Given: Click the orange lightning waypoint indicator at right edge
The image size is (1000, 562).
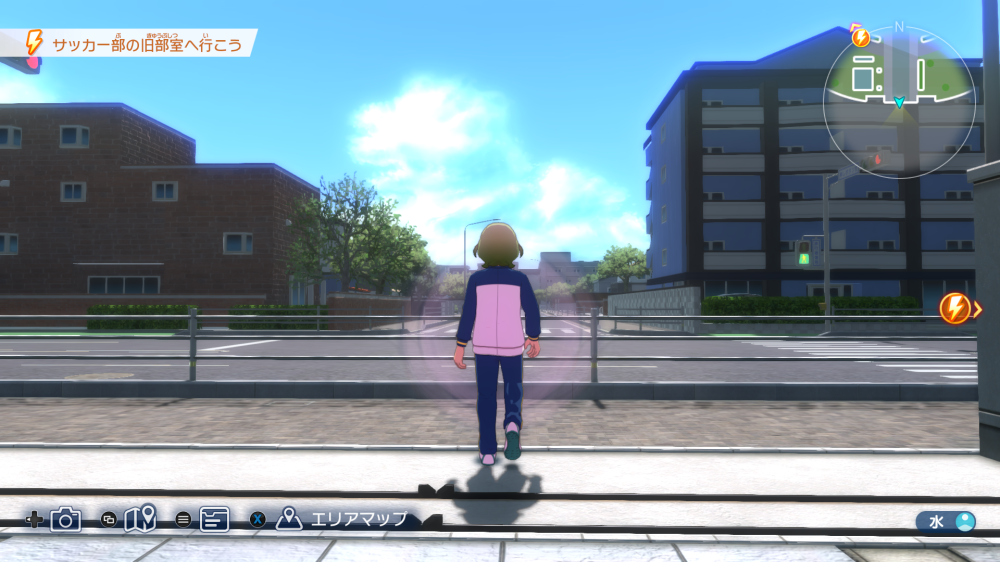Looking at the screenshot, I should pyautogui.click(x=957, y=308).
